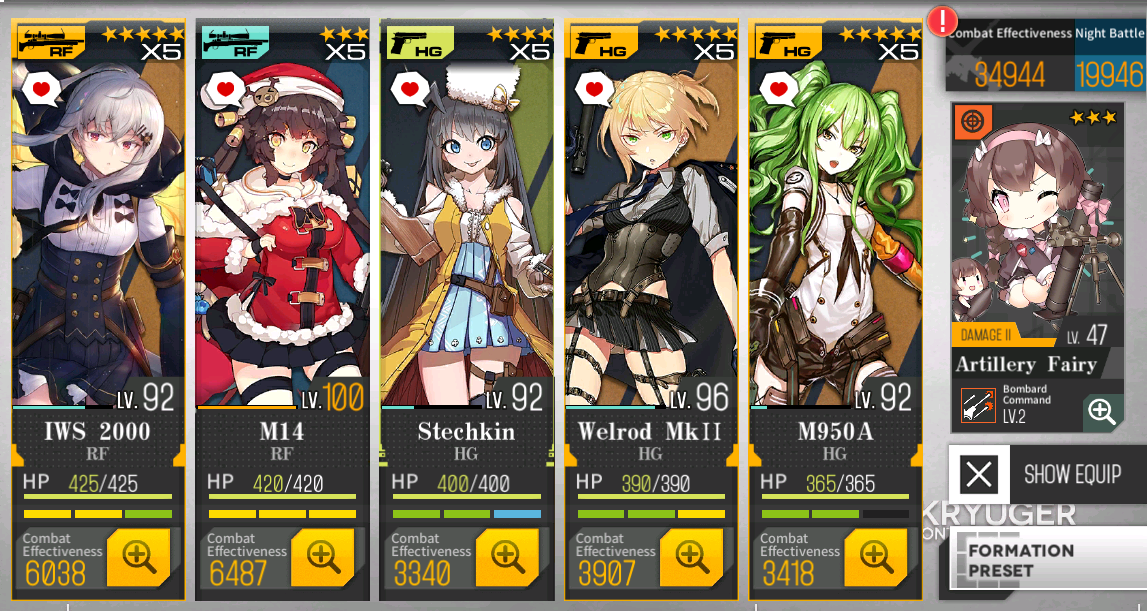1147x611 pixels.
Task: Click the Show Equip button
Action: pos(1047,474)
